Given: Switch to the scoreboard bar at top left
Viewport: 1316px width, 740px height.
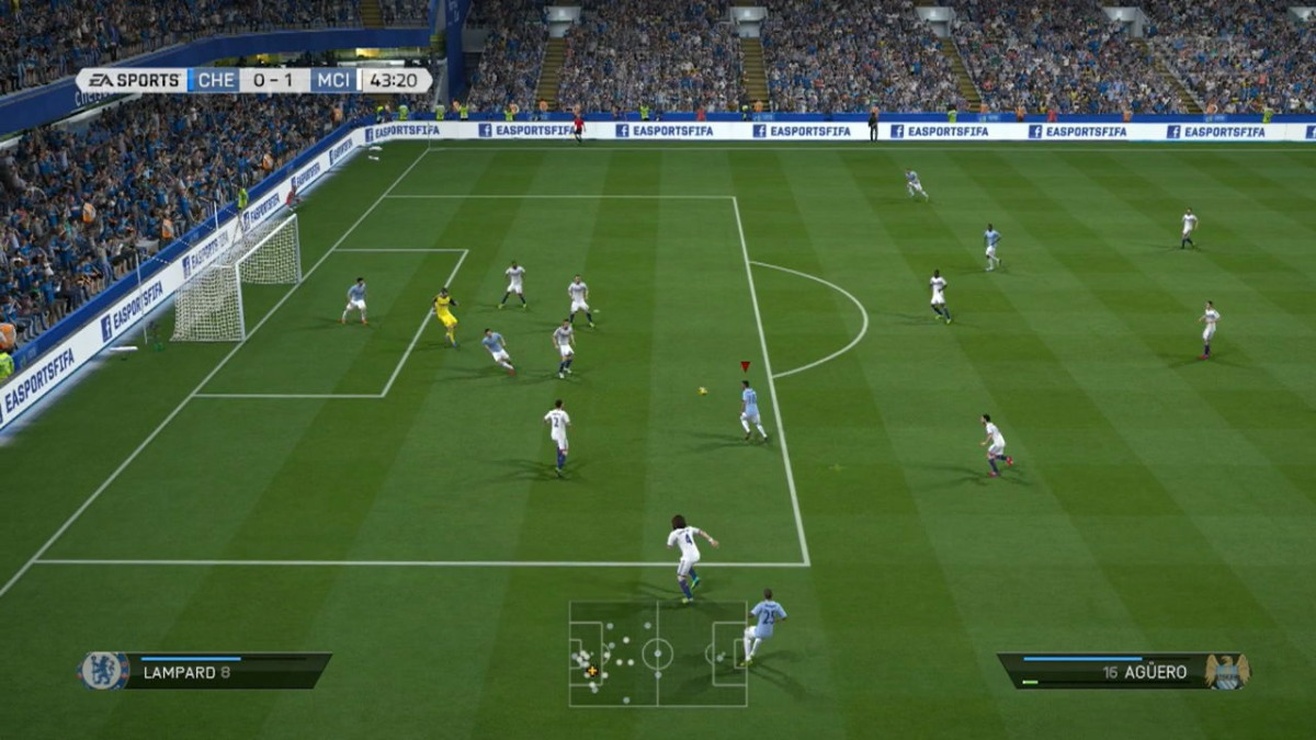Looking at the screenshot, I should [x=250, y=79].
